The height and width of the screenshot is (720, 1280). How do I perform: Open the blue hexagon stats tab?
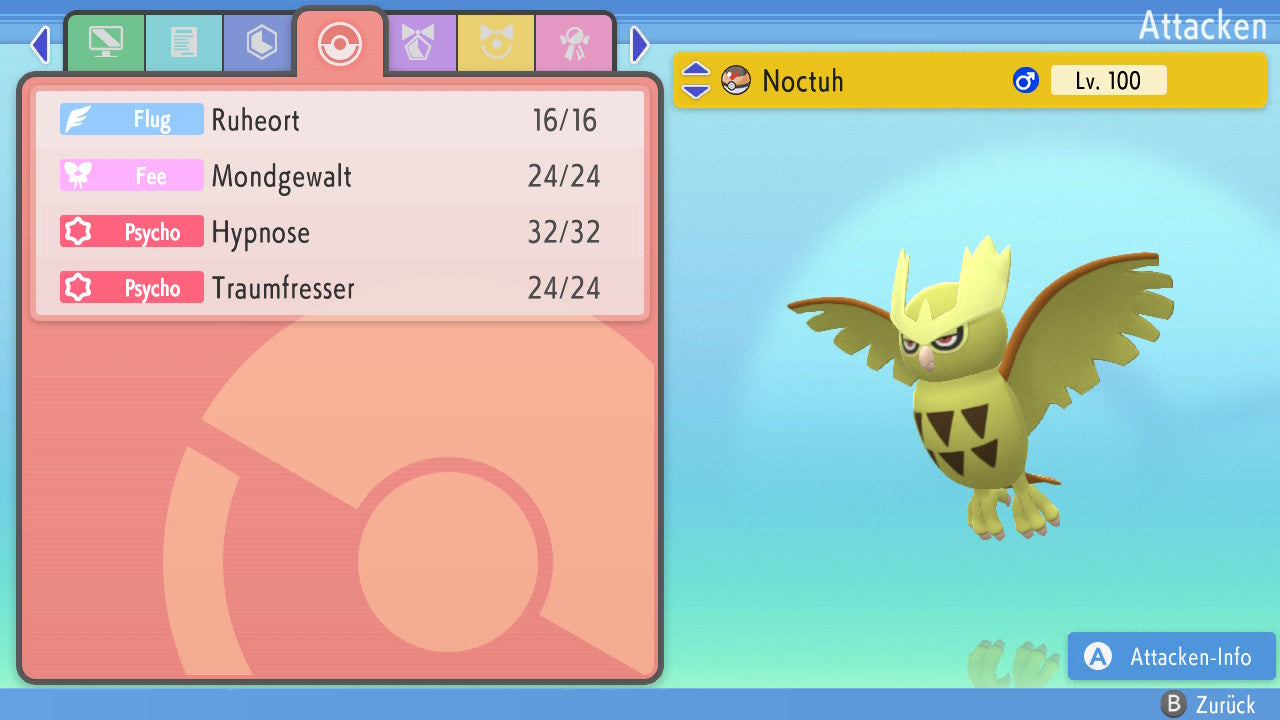click(x=261, y=43)
